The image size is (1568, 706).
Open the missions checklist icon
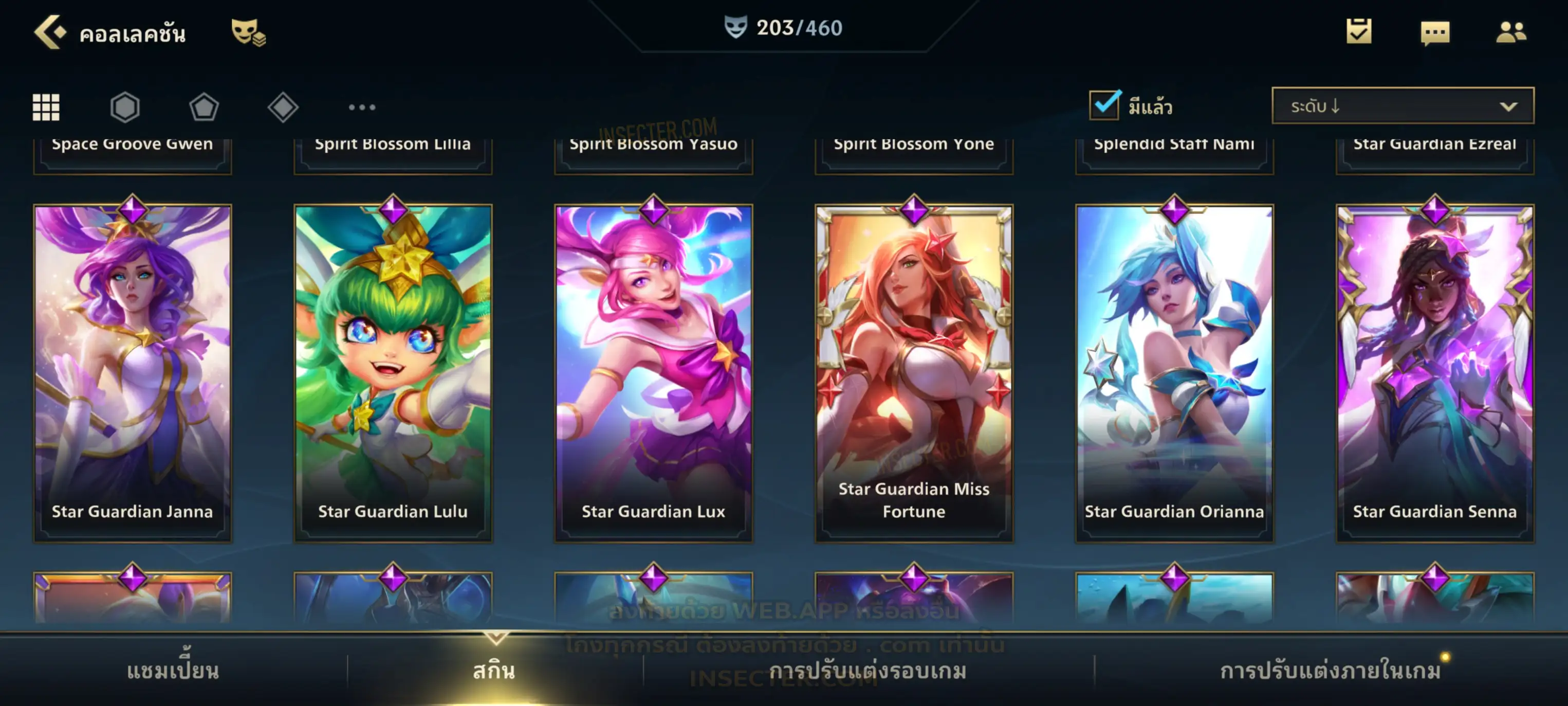(1359, 32)
